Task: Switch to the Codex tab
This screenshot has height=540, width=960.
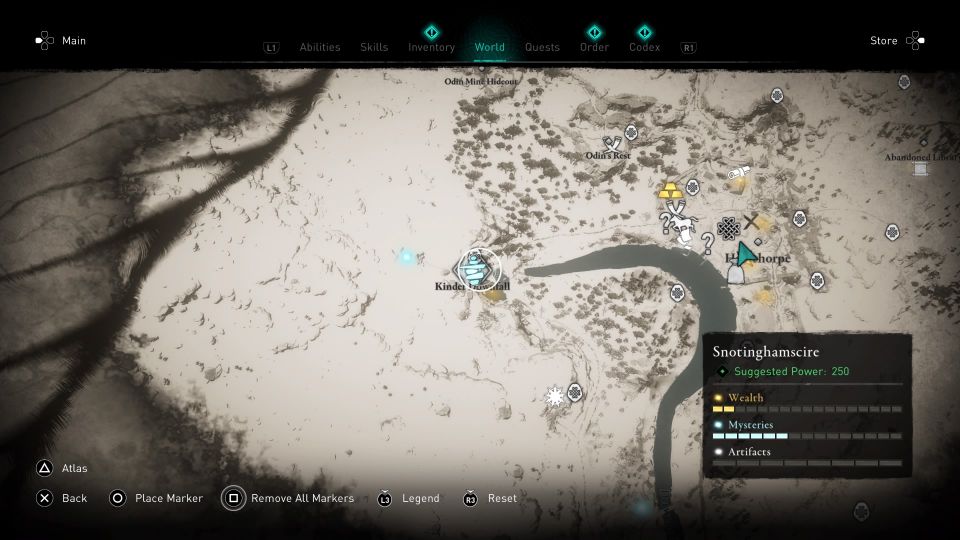Action: coord(644,47)
